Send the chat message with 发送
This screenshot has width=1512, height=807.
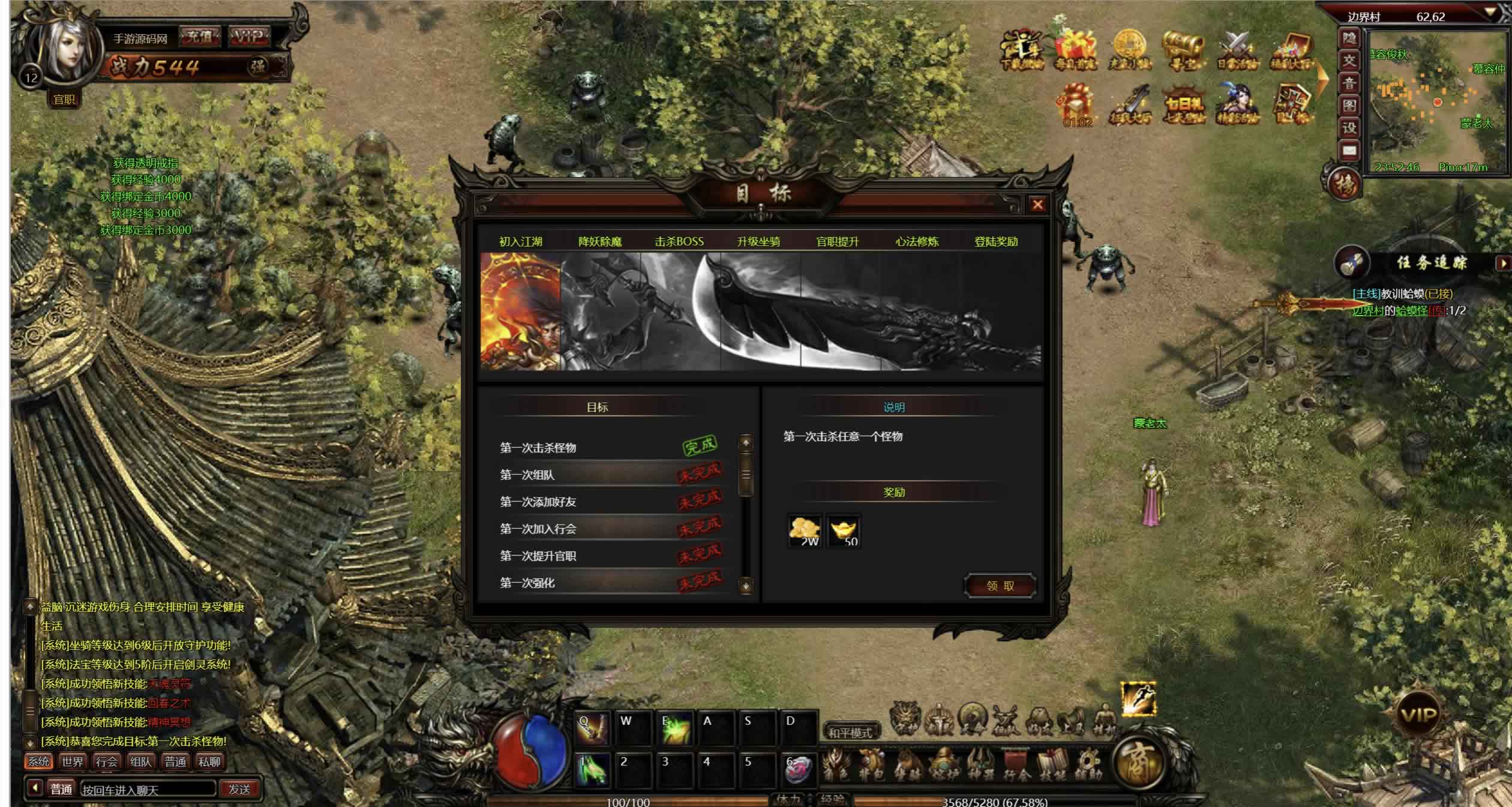point(239,790)
